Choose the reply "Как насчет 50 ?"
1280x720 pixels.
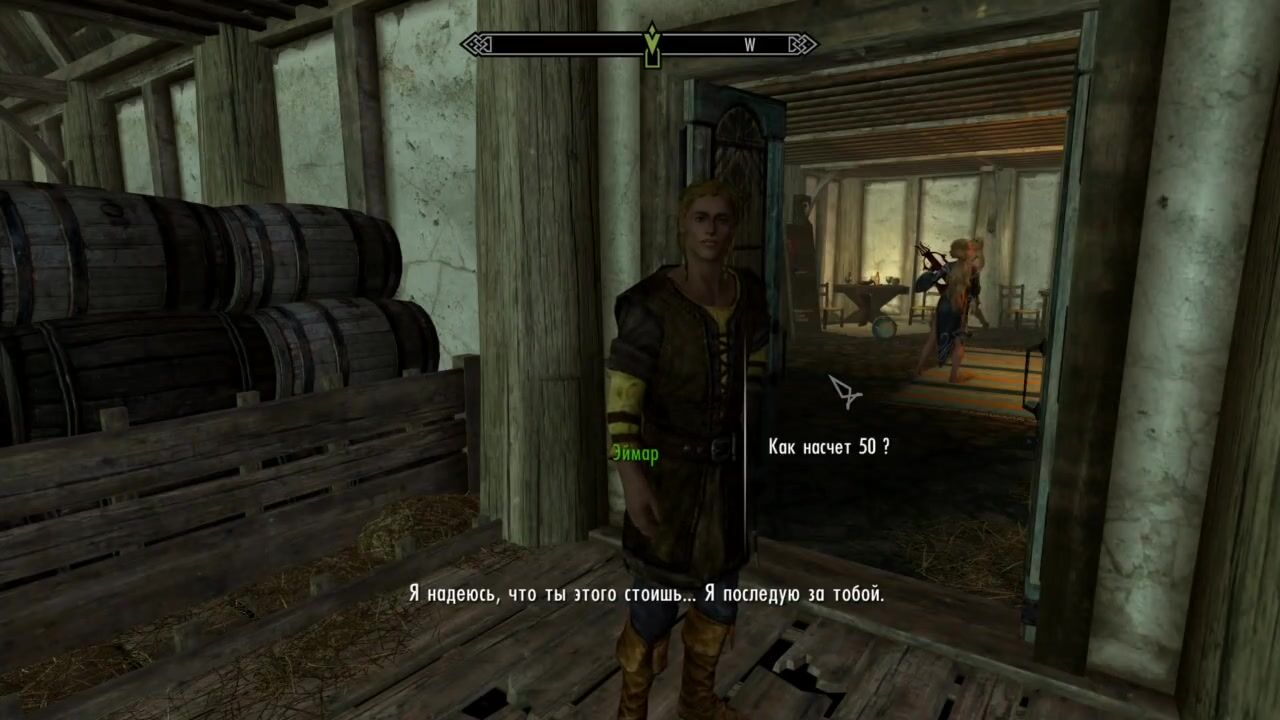click(x=828, y=447)
